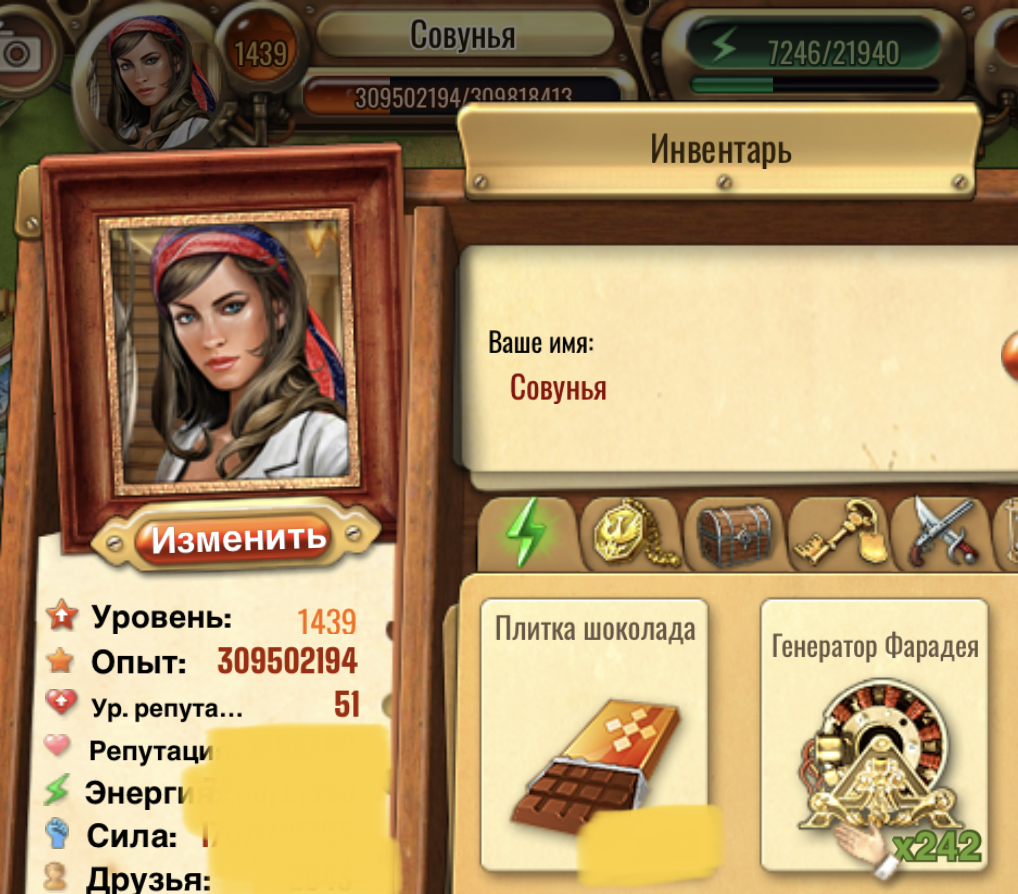This screenshot has height=894, width=1018.
Task: Click the Изменить button under the portrait
Action: pyautogui.click(x=239, y=539)
